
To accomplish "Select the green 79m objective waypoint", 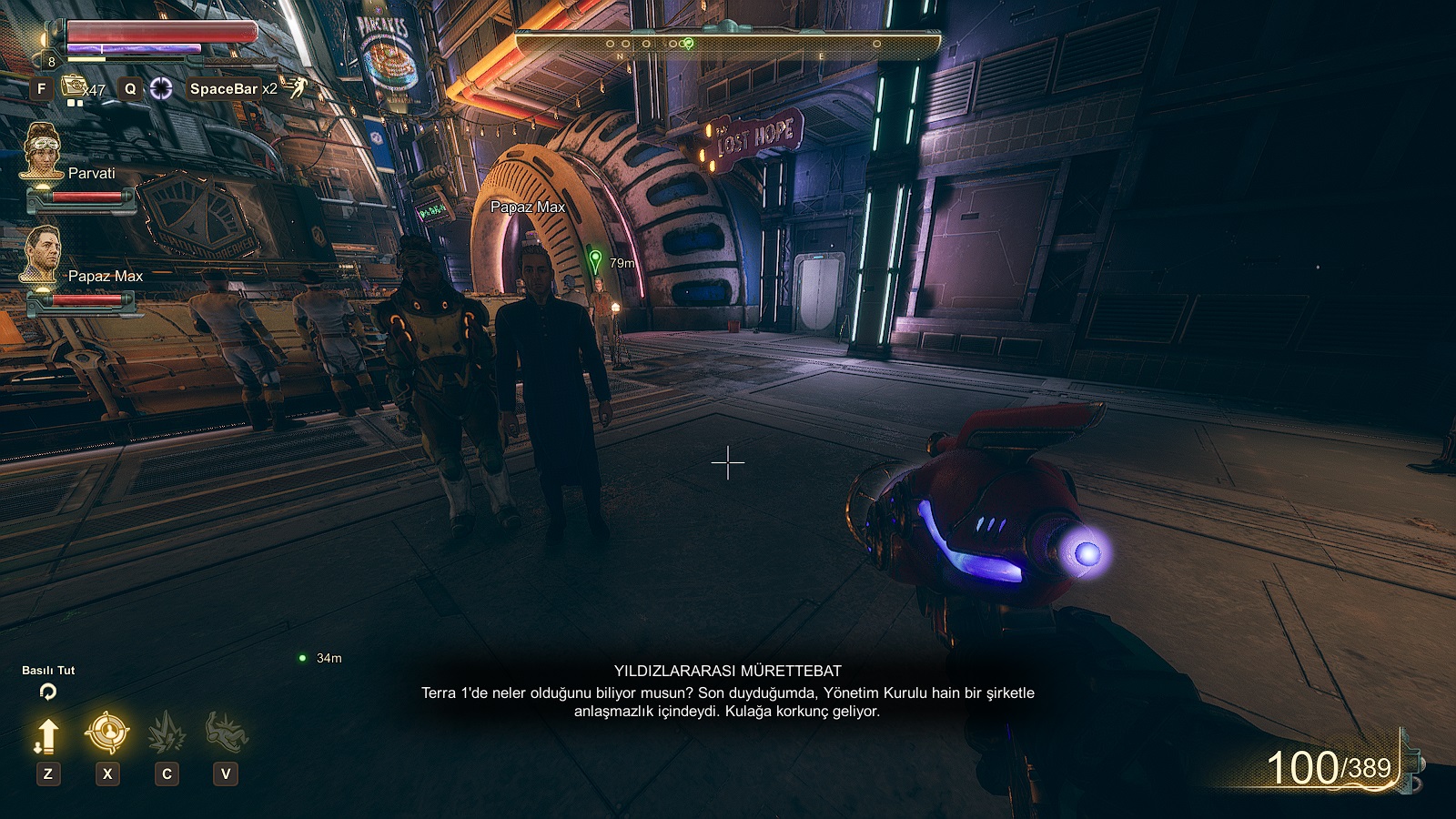I will click(595, 261).
